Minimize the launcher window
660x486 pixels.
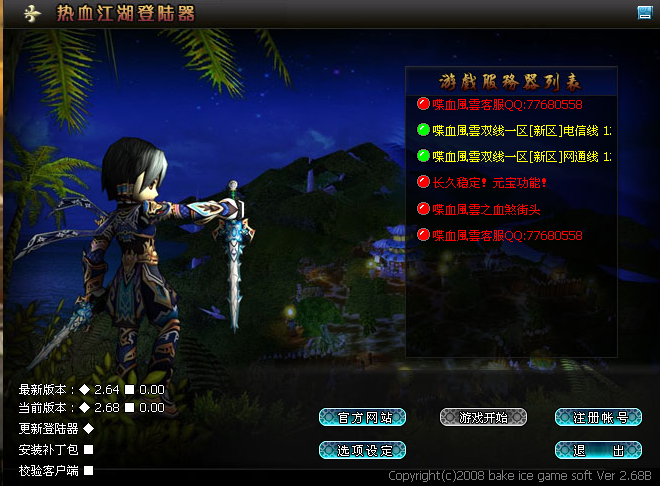click(645, 12)
